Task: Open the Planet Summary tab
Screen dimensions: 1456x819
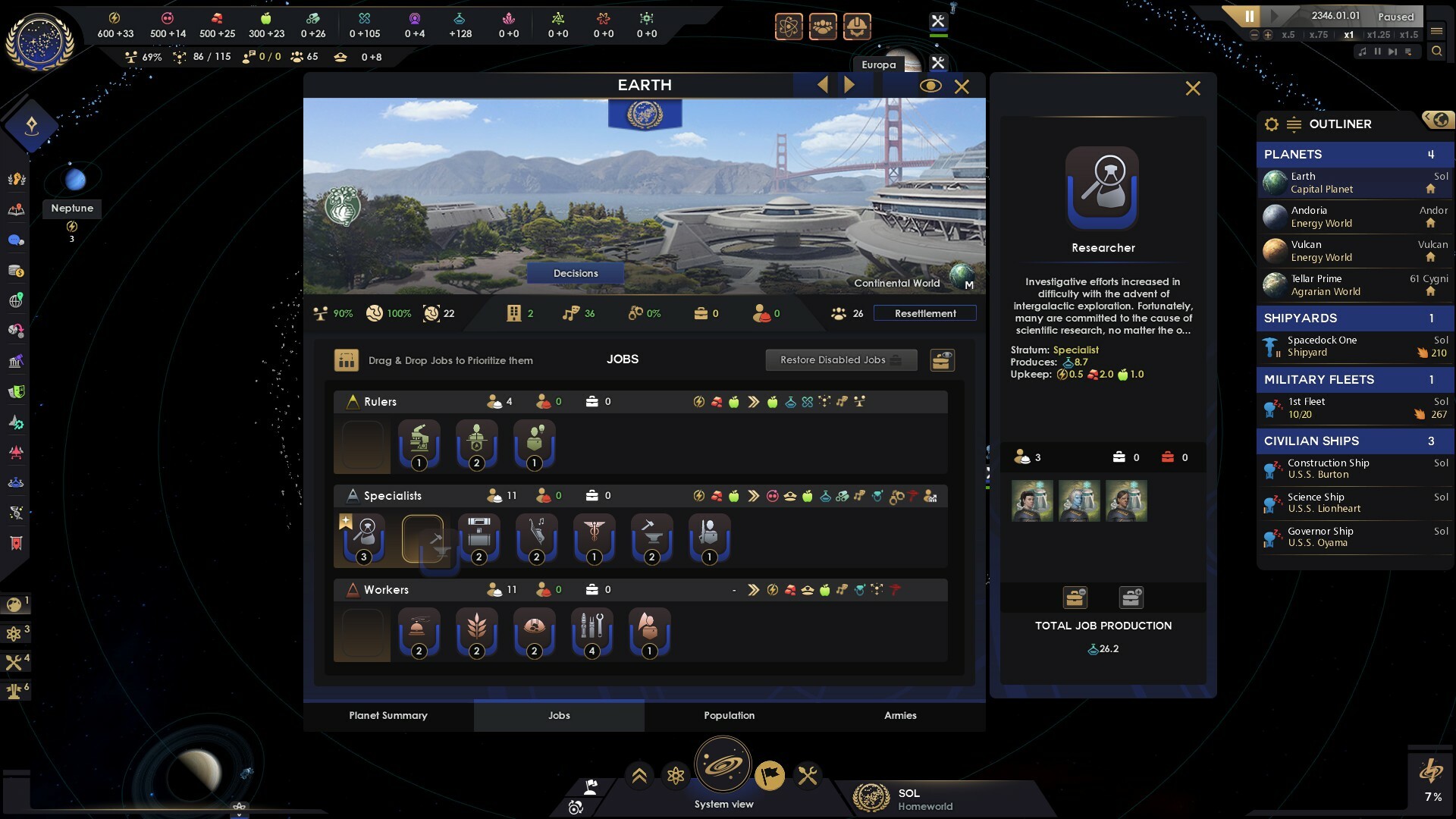Action: pos(388,715)
